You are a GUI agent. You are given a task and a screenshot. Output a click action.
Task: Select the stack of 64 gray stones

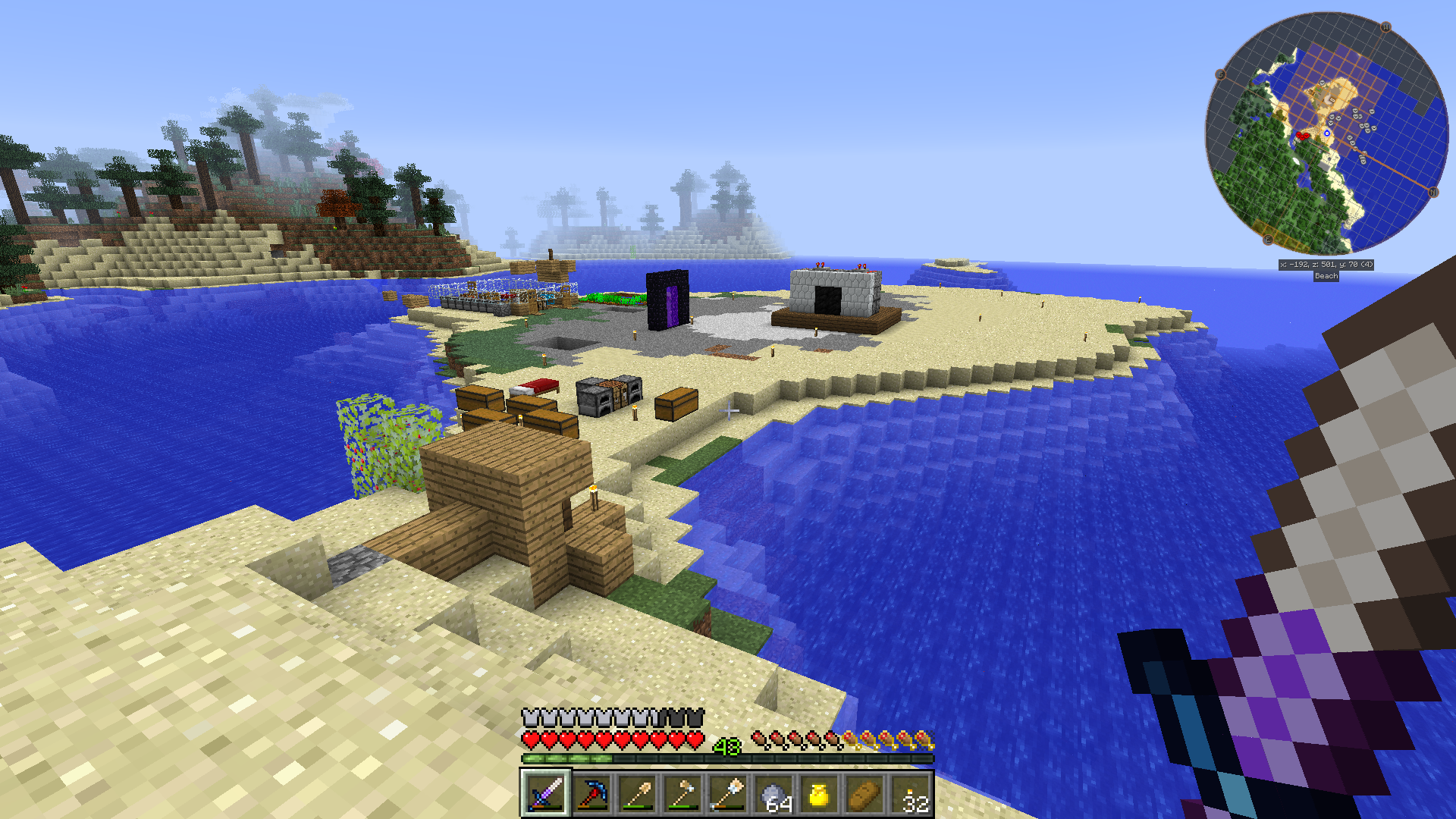pos(774,794)
